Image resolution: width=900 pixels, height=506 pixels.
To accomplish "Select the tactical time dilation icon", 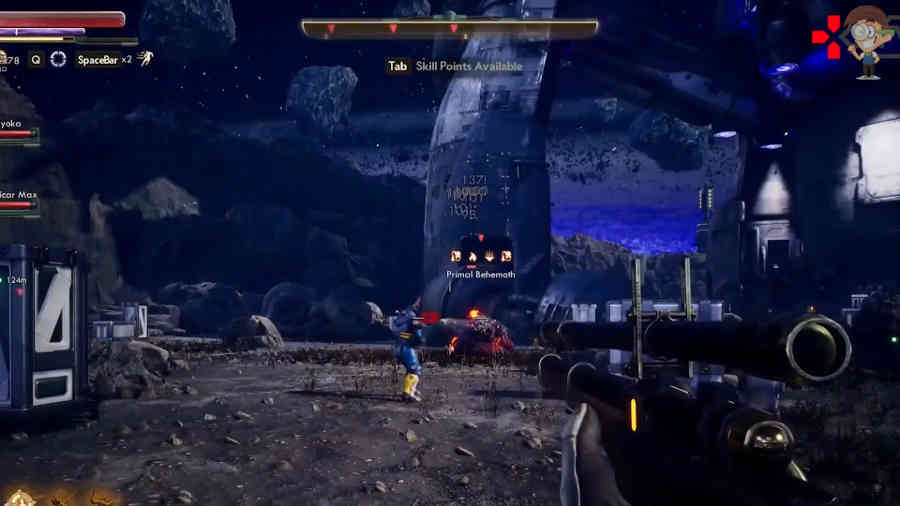I will click(x=58, y=59).
